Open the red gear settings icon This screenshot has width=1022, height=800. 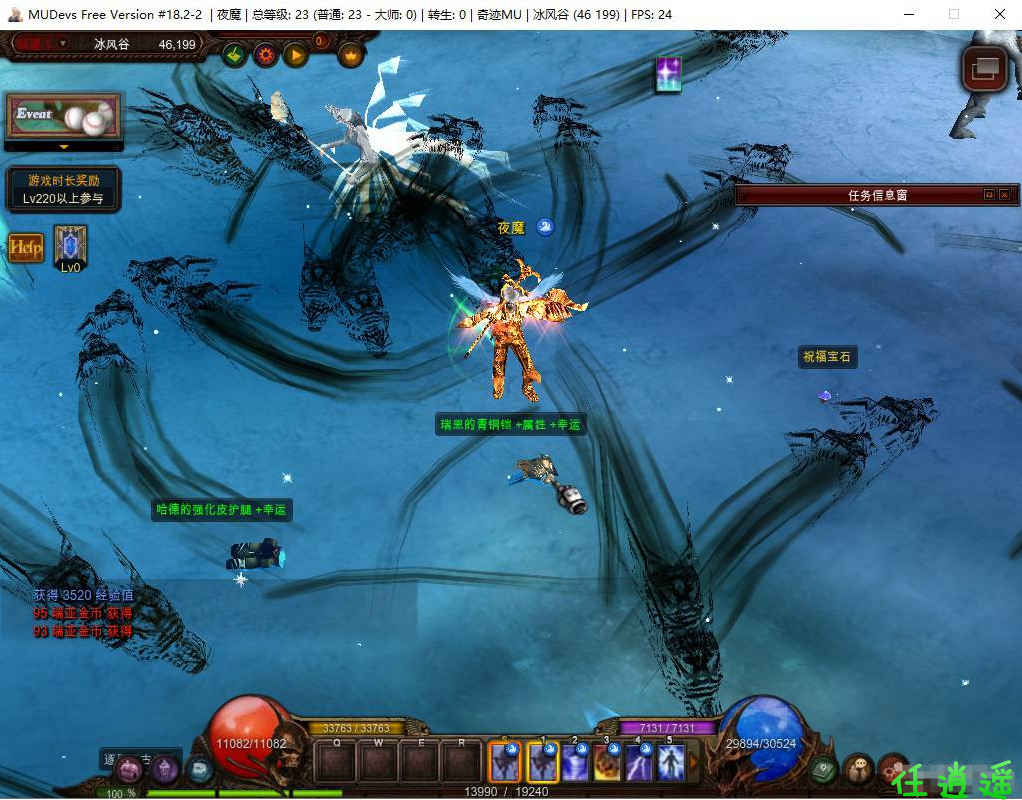coord(265,55)
